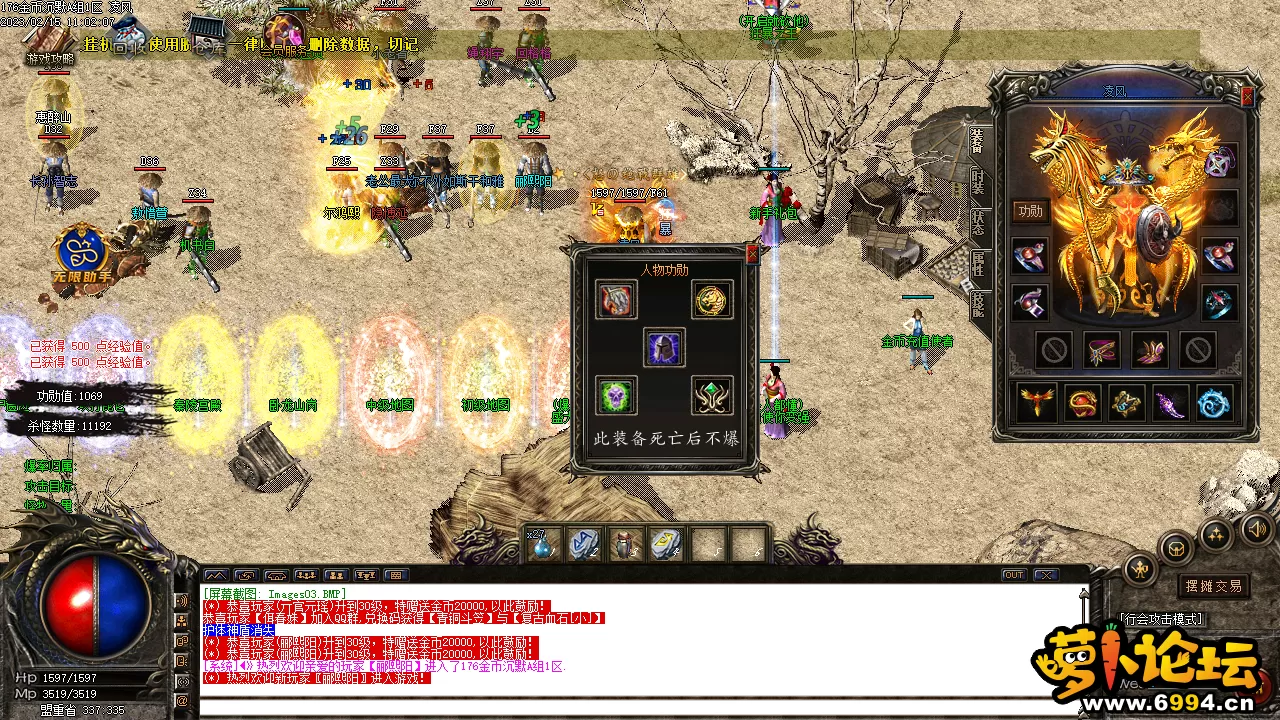The width and height of the screenshot is (1280, 720).
Task: Close the 人物功勋 merit window
Action: (x=752, y=255)
